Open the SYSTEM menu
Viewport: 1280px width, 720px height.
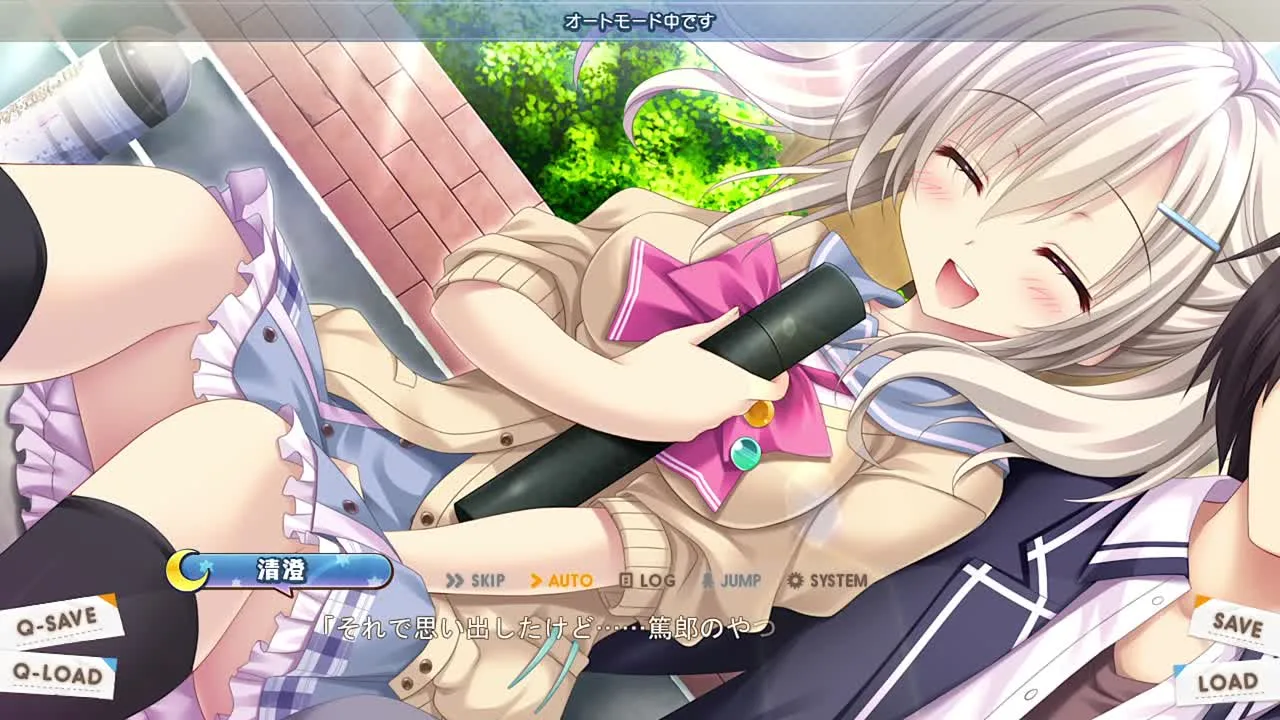click(x=827, y=580)
